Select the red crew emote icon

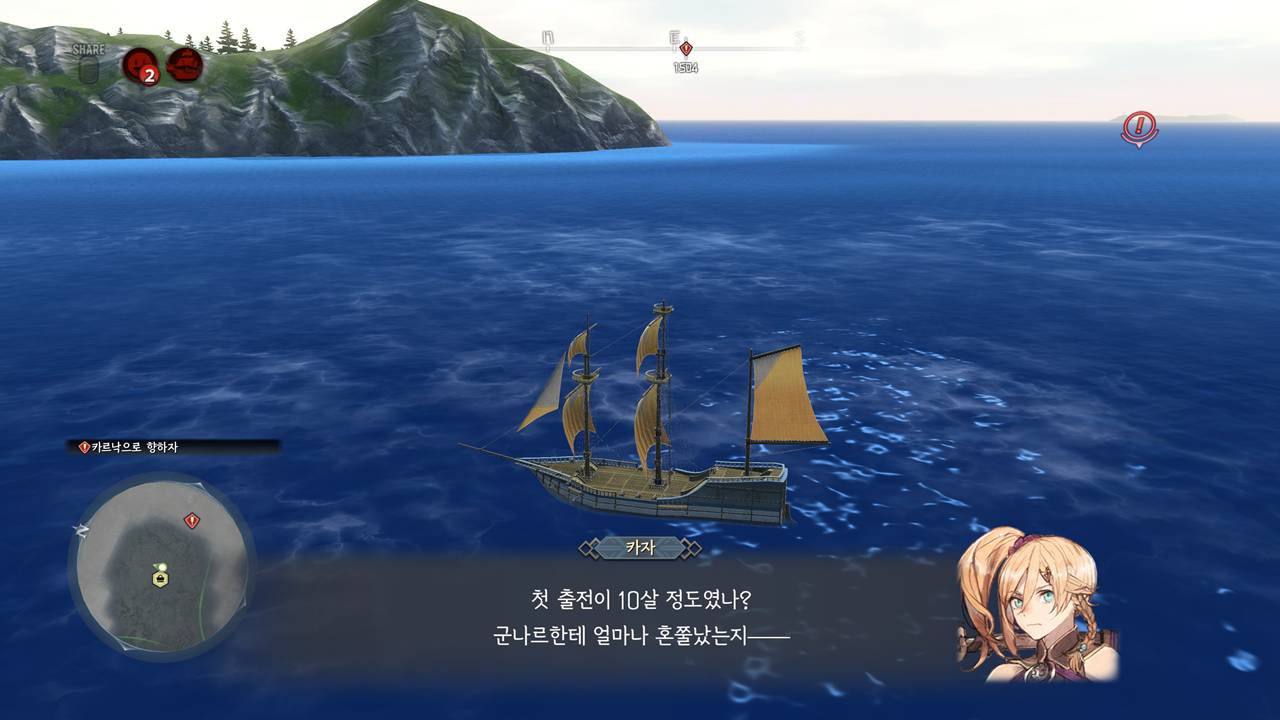click(139, 61)
